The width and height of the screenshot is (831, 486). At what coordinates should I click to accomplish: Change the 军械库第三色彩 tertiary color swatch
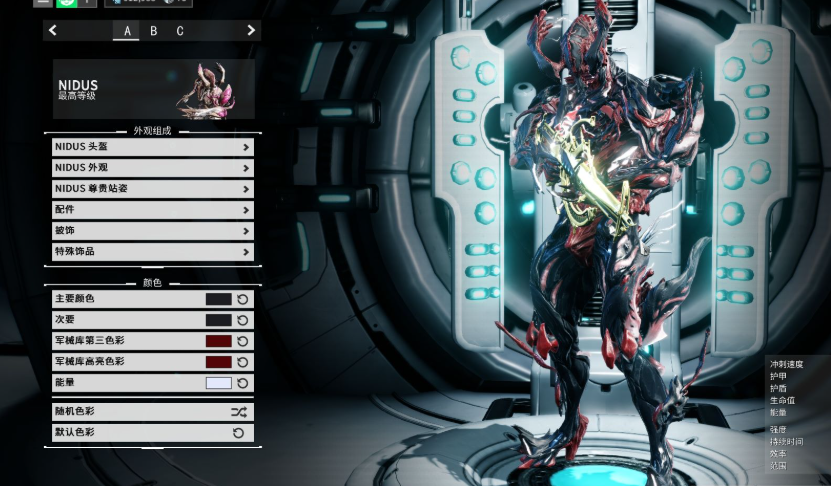(x=218, y=341)
